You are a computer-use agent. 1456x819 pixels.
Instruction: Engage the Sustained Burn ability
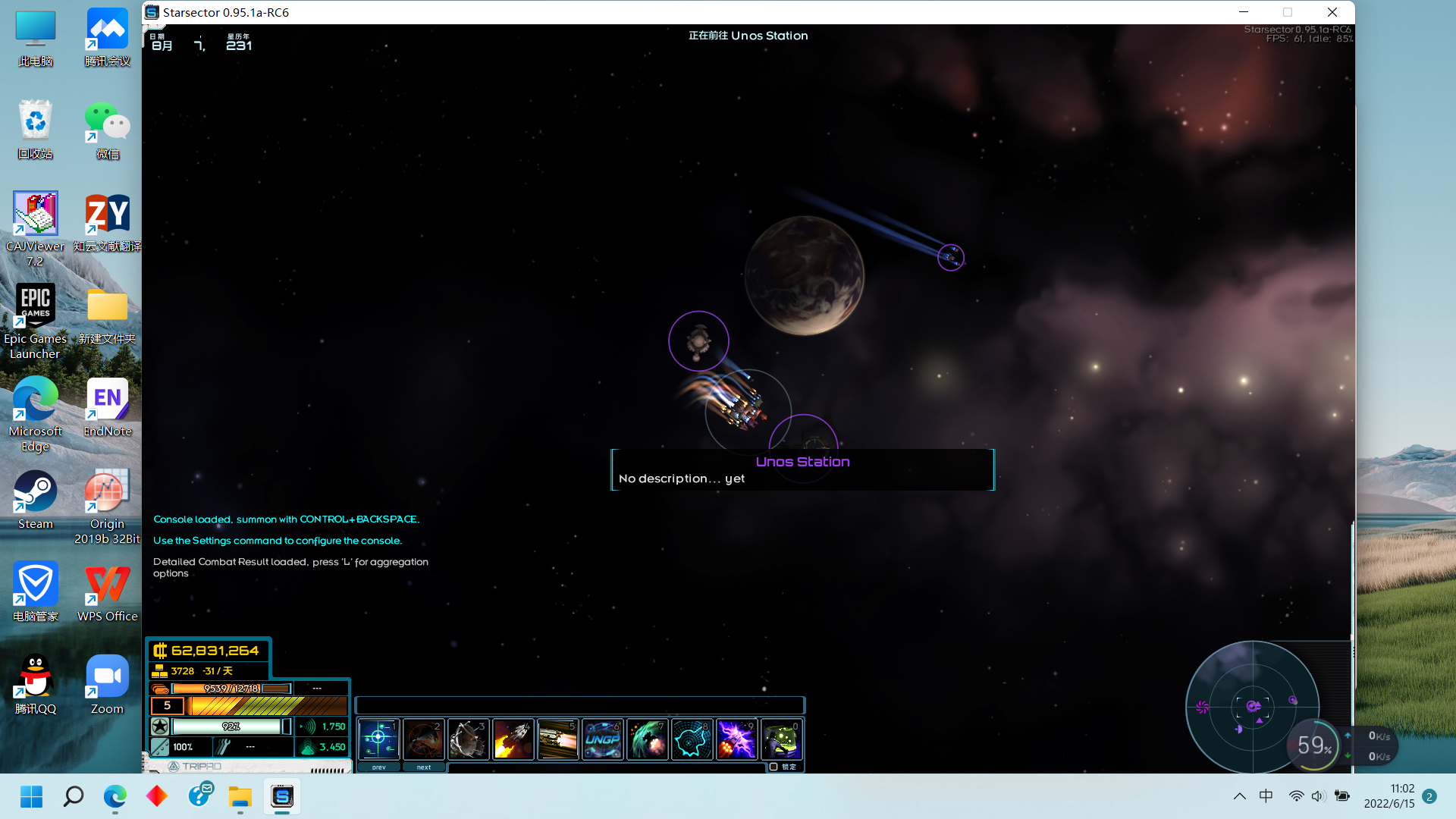557,739
